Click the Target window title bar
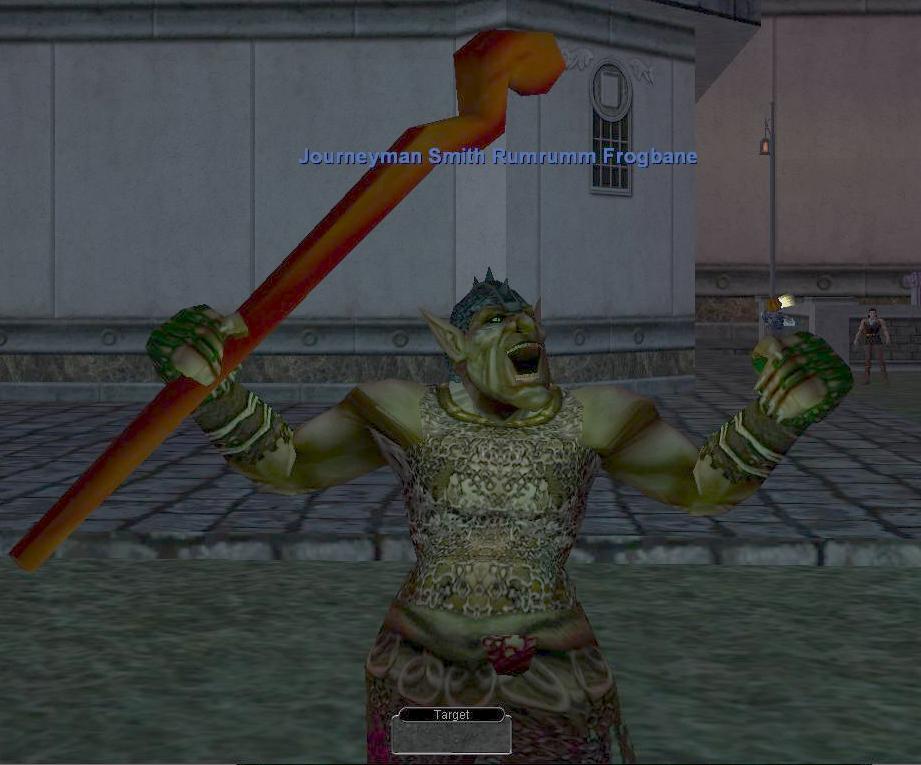 point(451,715)
